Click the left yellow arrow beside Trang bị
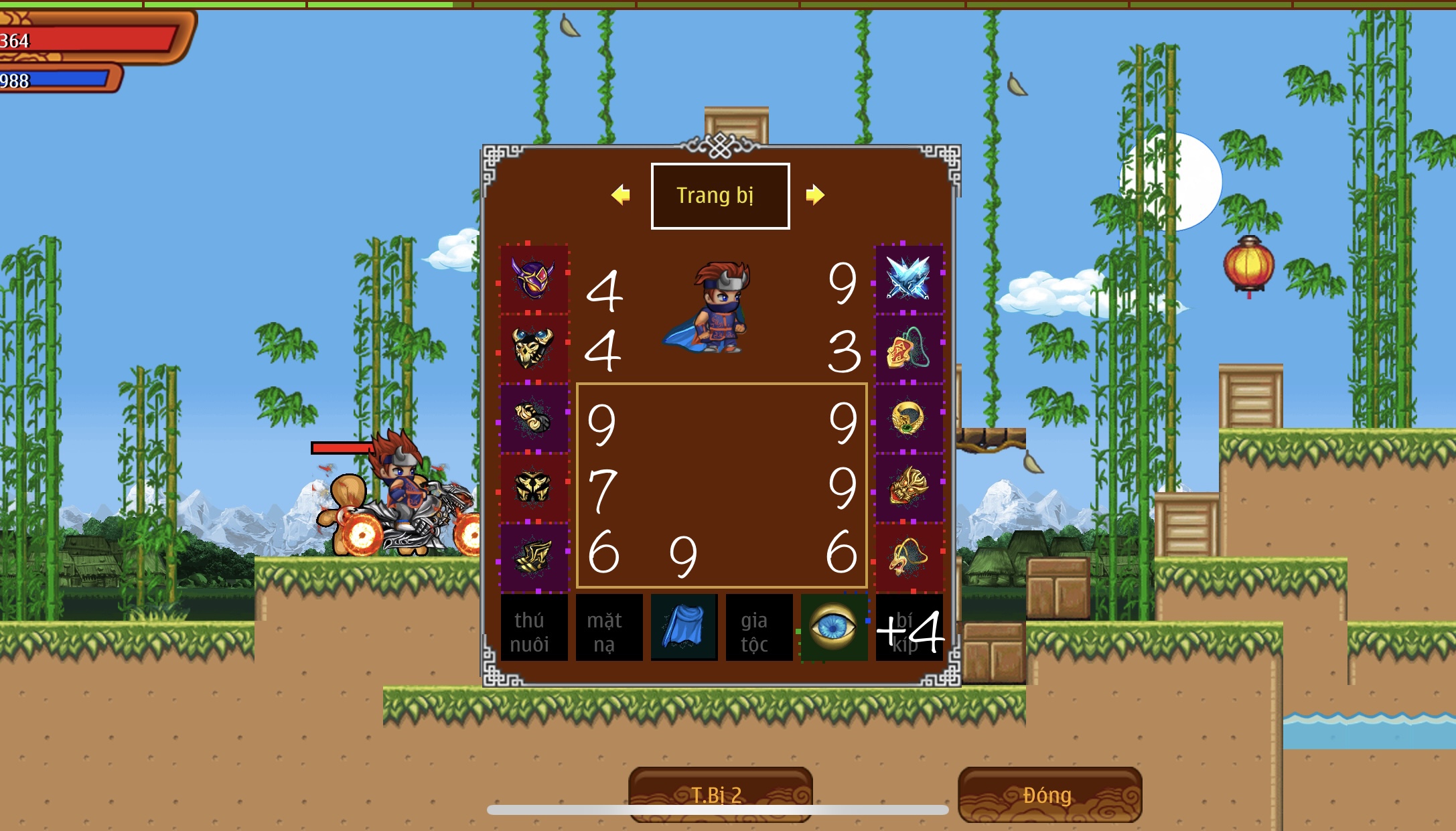This screenshot has height=831, width=1456. coord(620,194)
